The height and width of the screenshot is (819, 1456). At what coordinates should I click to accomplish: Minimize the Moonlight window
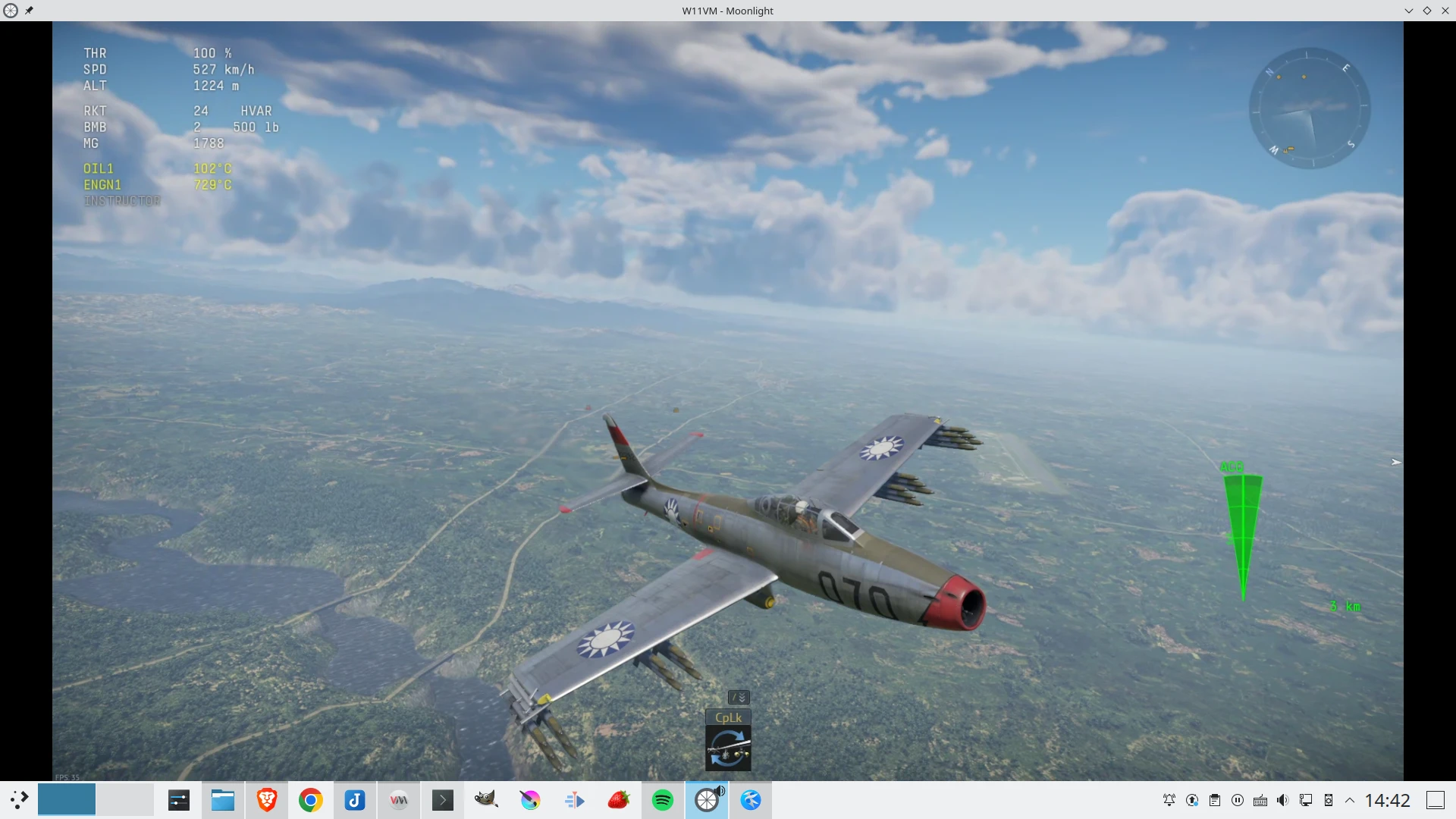1408,11
